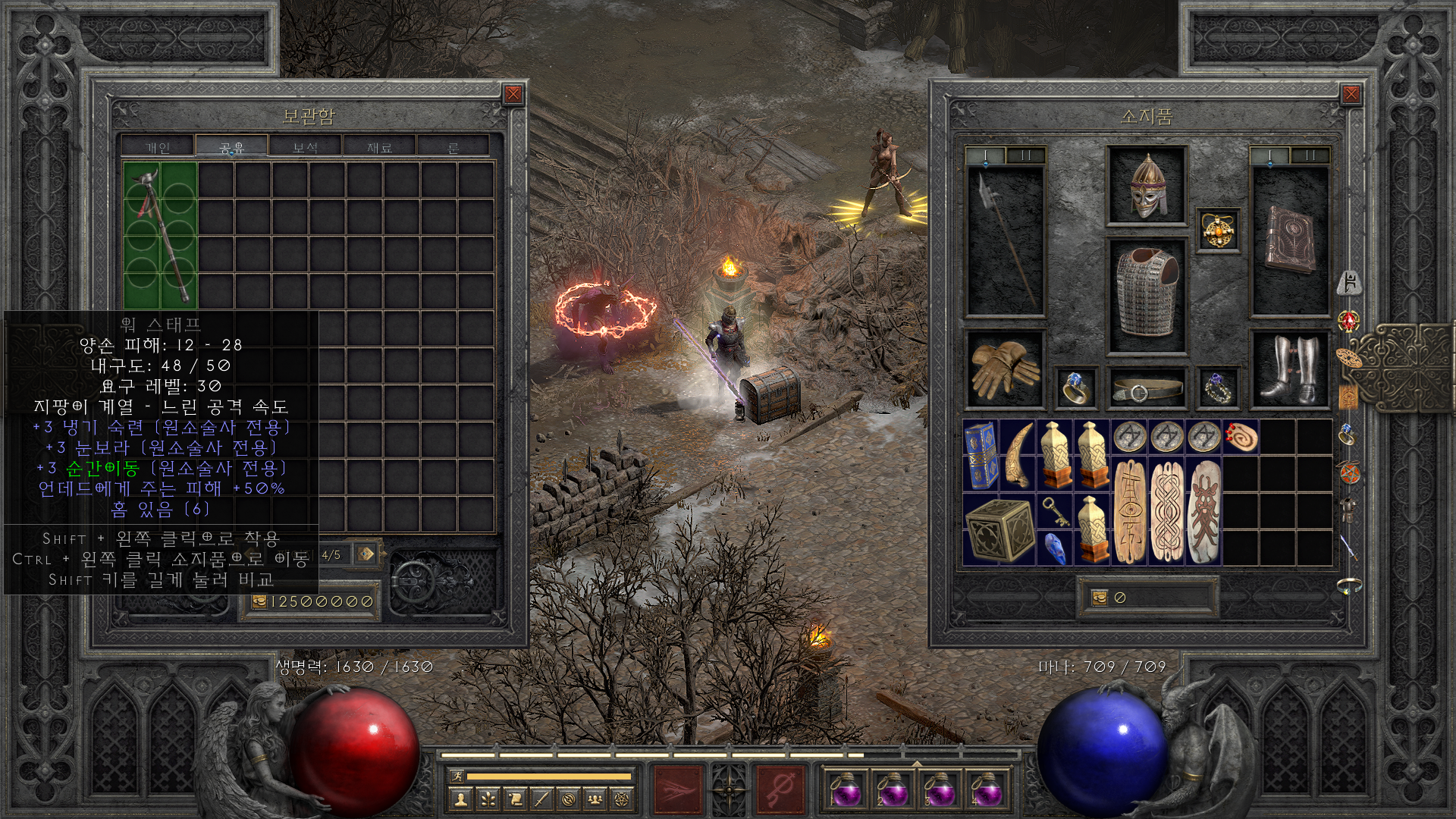Select the equipped boots
The width and height of the screenshot is (1456, 819).
click(x=1288, y=369)
